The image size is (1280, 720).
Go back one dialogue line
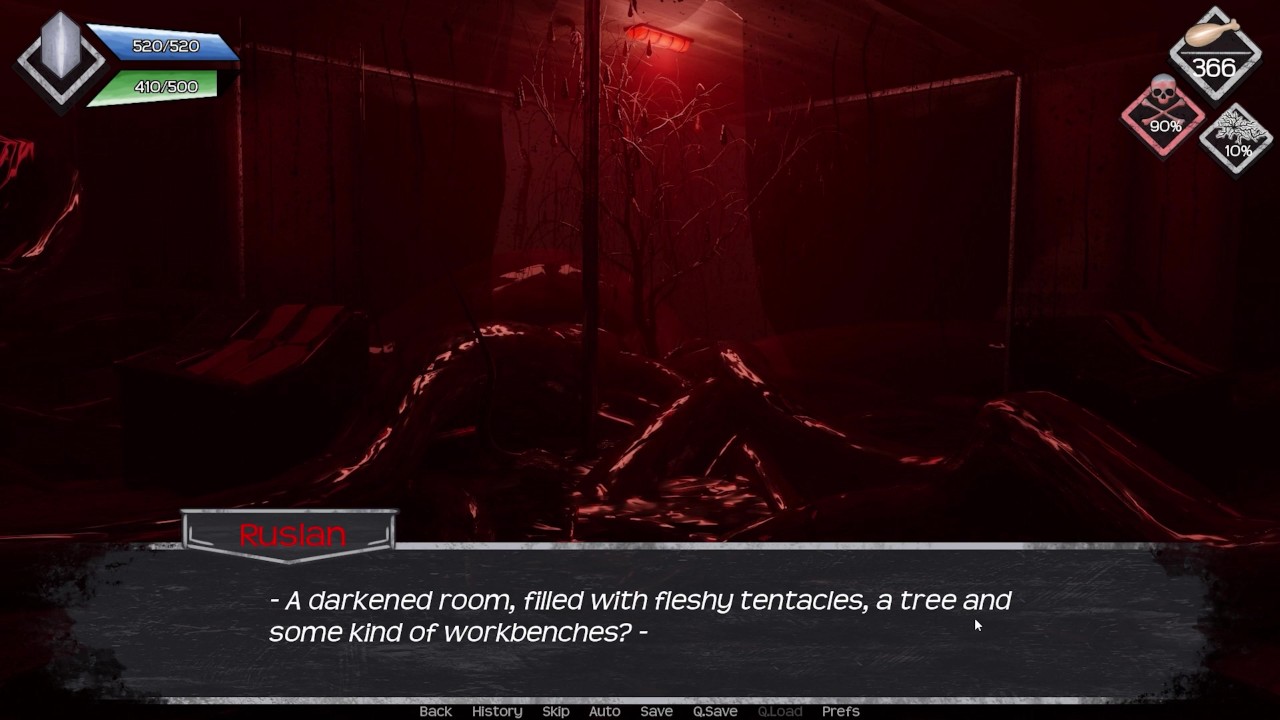[x=435, y=711]
